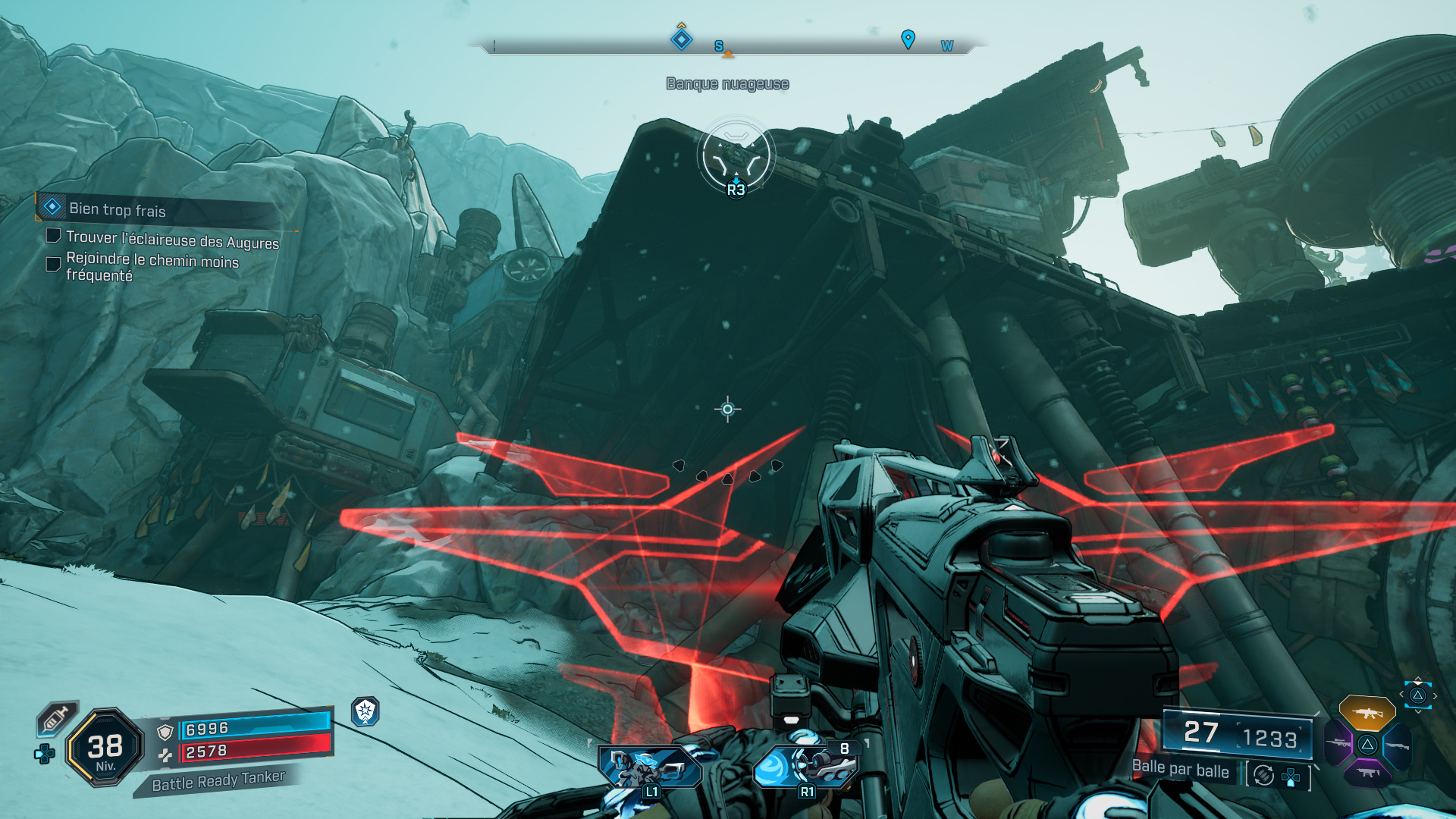Click the "Trouver l'éclaireuse des Augures" objective
Screen dimensions: 1456x819
click(x=172, y=240)
